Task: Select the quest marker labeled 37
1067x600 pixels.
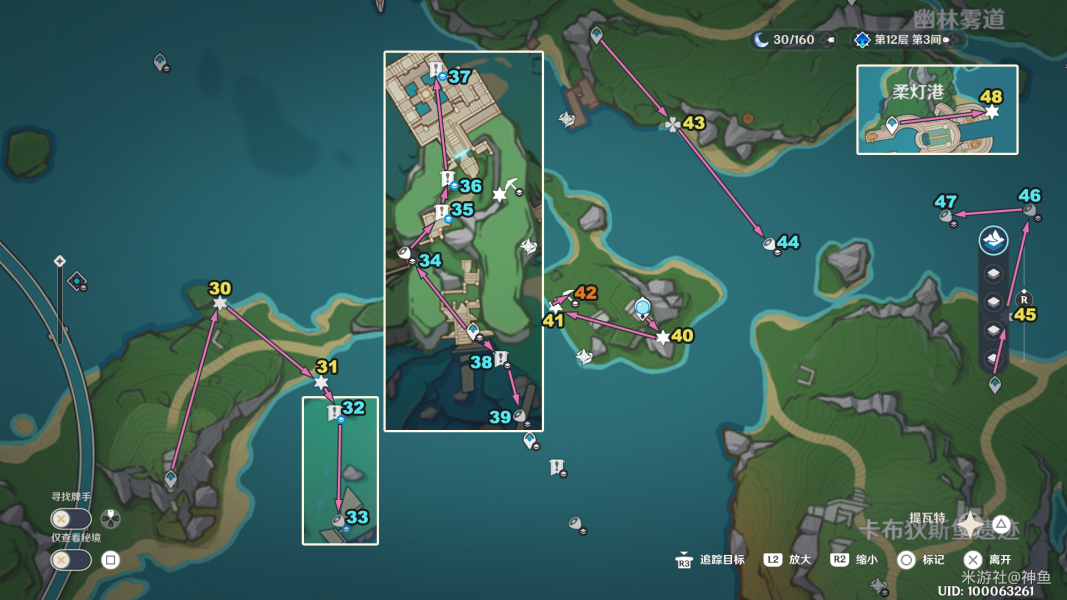Action: coord(437,70)
